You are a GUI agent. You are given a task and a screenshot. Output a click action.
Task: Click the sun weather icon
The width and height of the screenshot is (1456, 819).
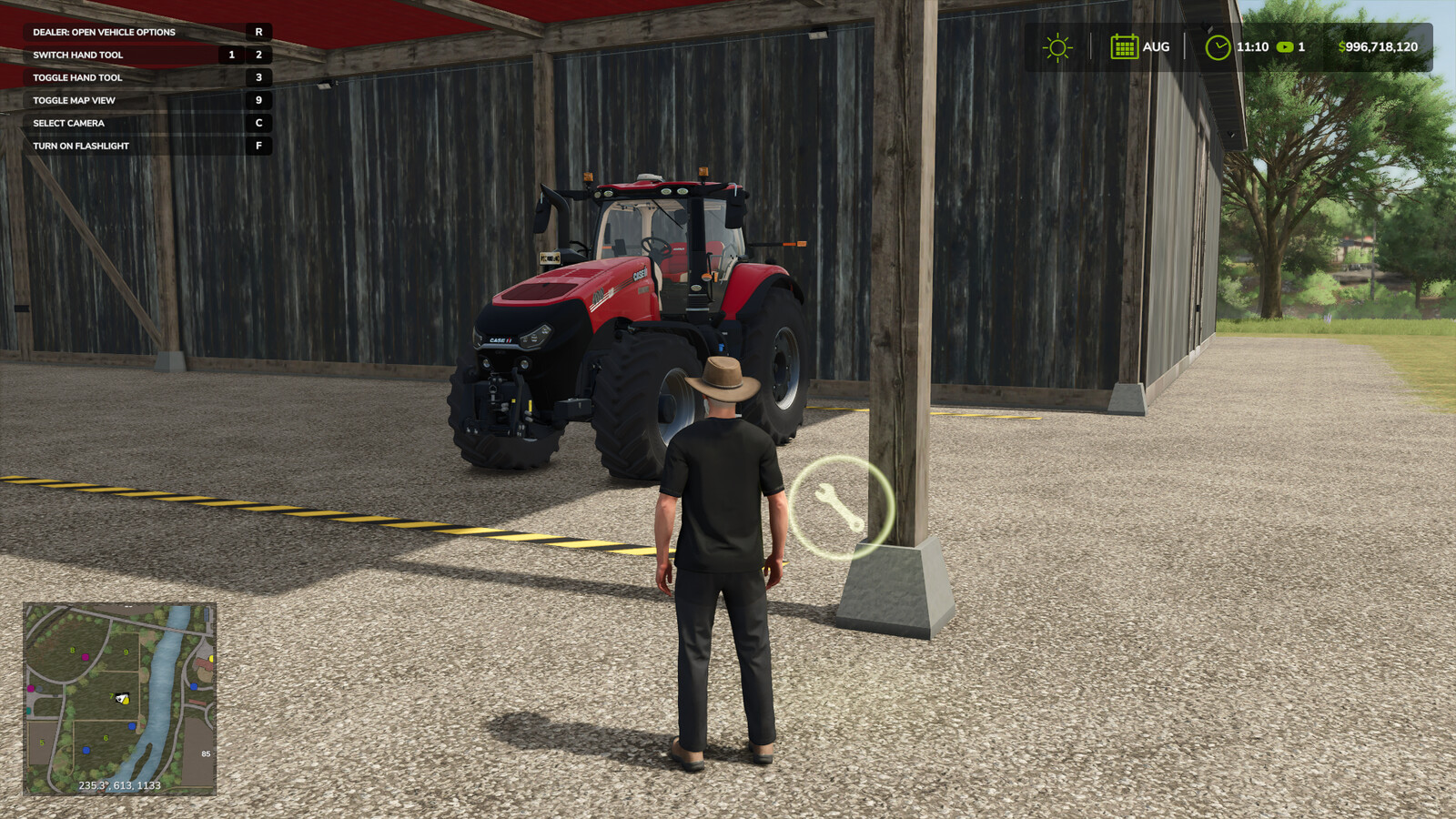pos(1057,47)
